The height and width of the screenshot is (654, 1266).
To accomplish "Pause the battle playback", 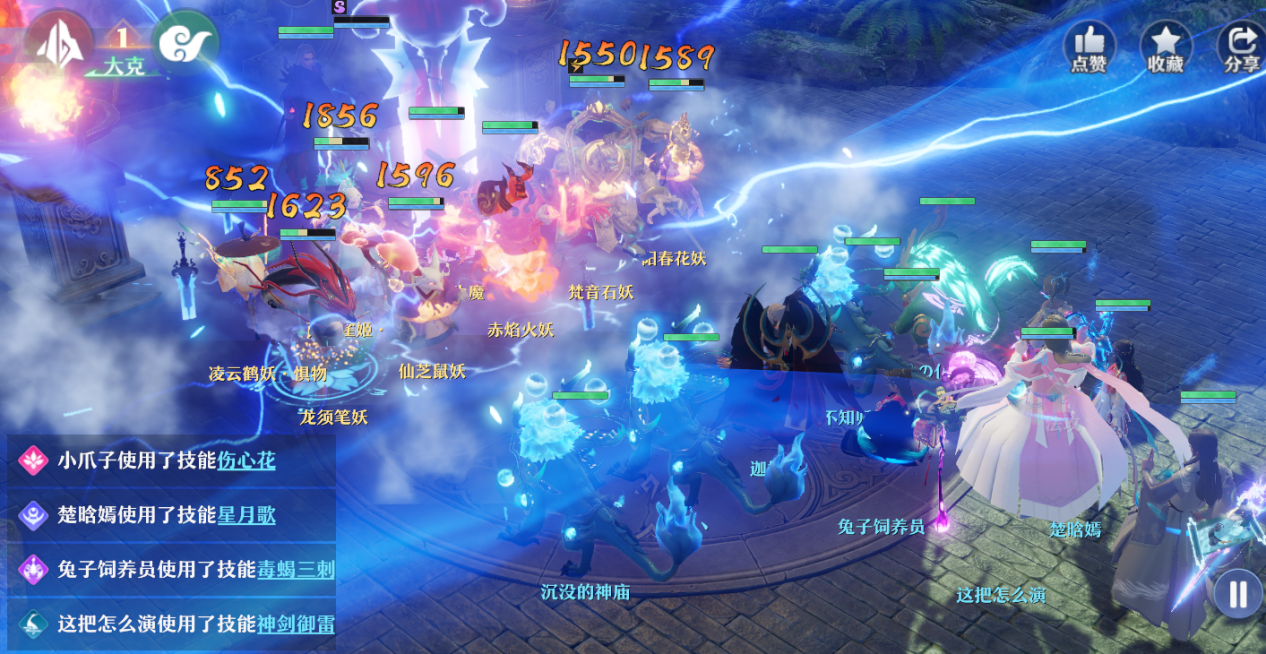I will click(1238, 594).
